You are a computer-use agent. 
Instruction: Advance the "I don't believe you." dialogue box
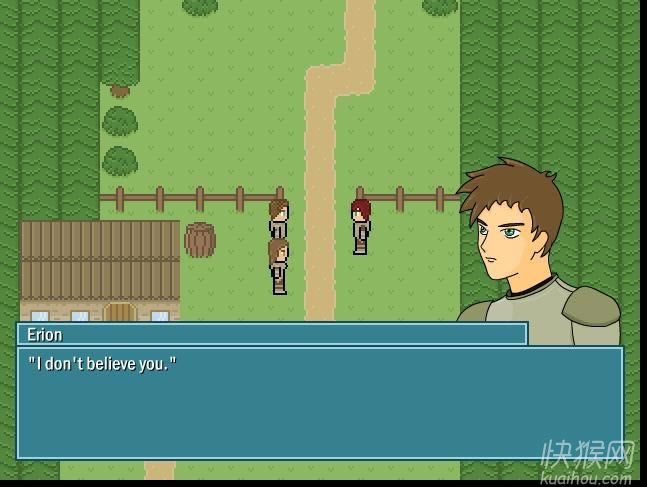(x=320, y=402)
